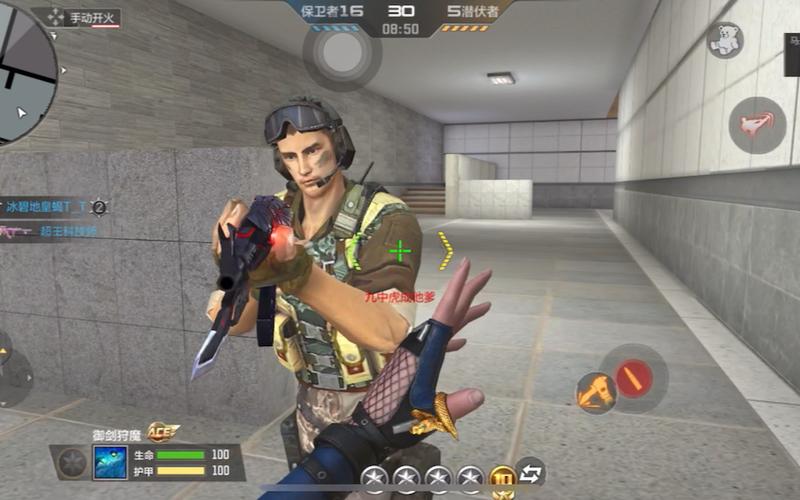Image resolution: width=800 pixels, height=500 pixels.
Task: Tap the blue character portrait
Action: (x=110, y=462)
